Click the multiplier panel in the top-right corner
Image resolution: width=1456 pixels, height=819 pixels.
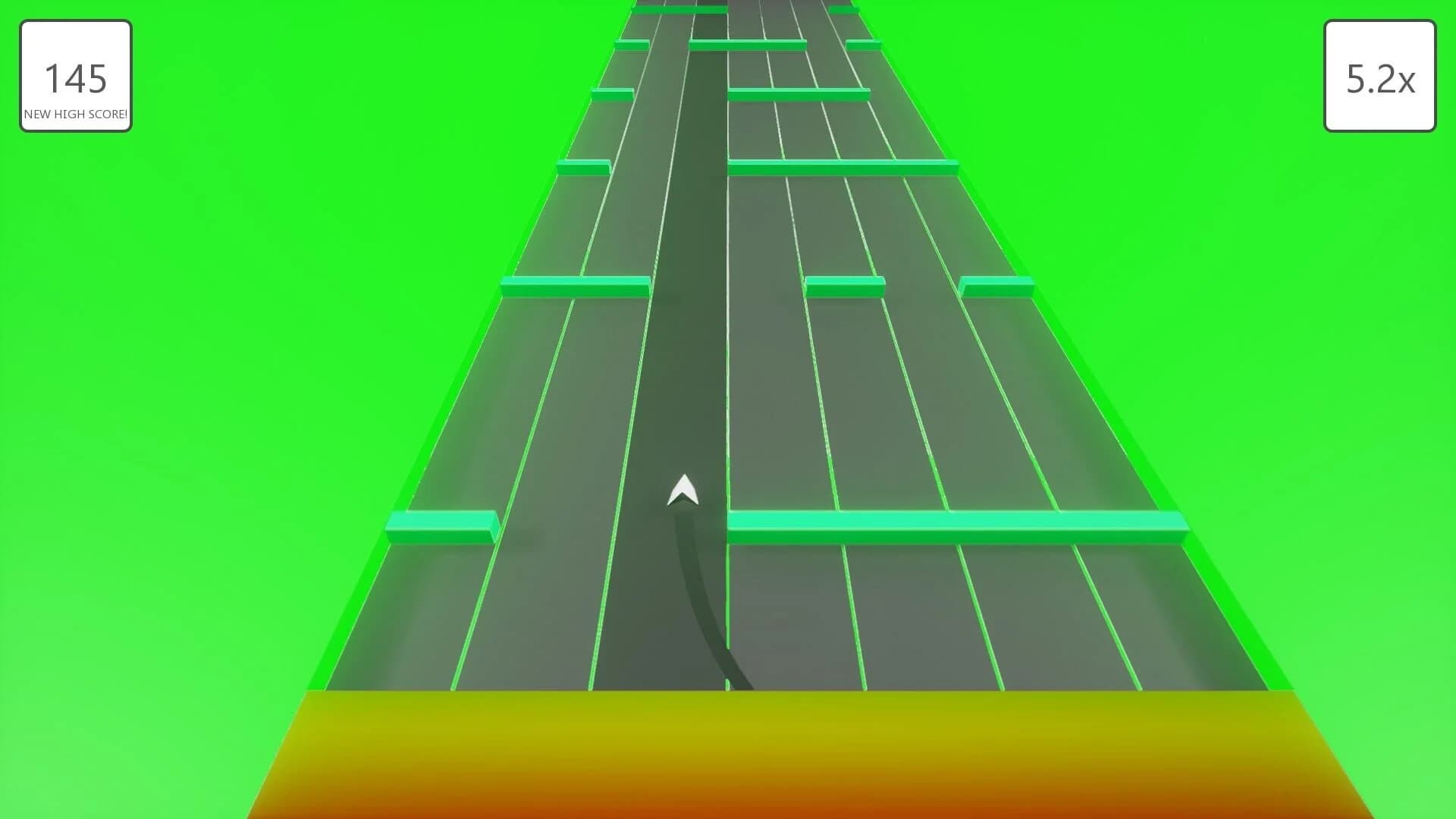point(1380,78)
